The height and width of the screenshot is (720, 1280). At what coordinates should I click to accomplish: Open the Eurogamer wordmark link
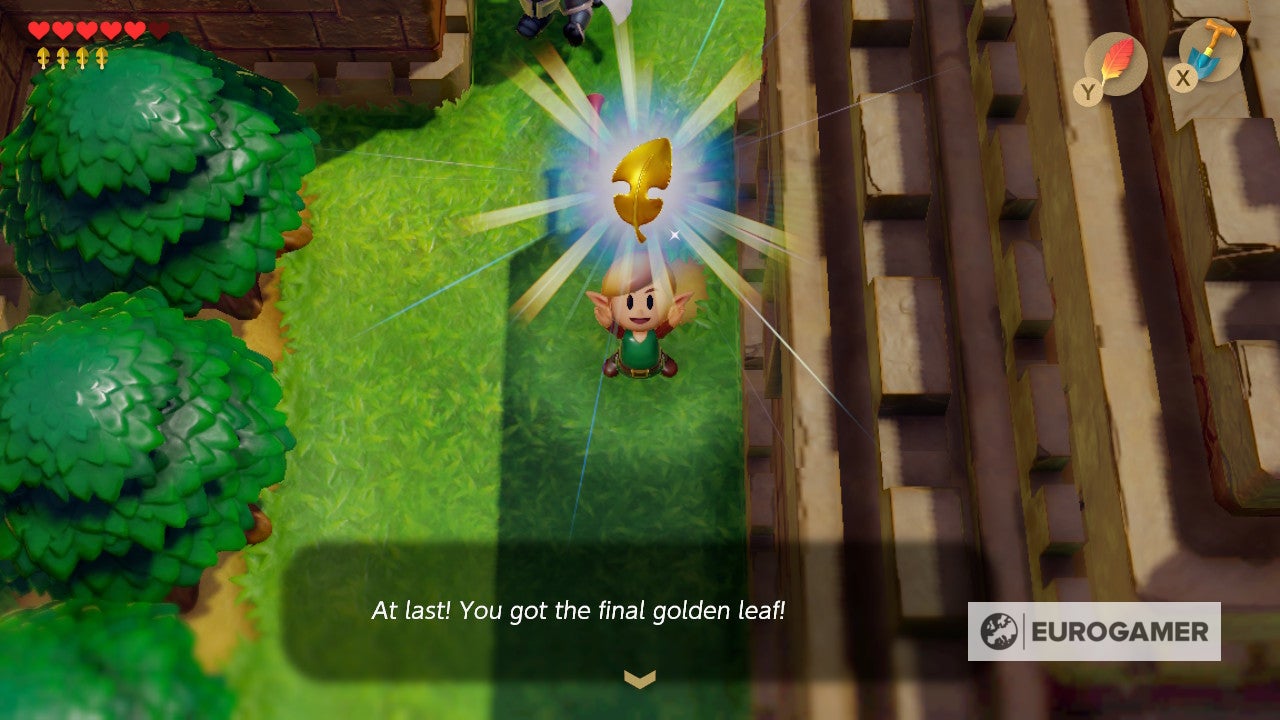click(x=1117, y=631)
